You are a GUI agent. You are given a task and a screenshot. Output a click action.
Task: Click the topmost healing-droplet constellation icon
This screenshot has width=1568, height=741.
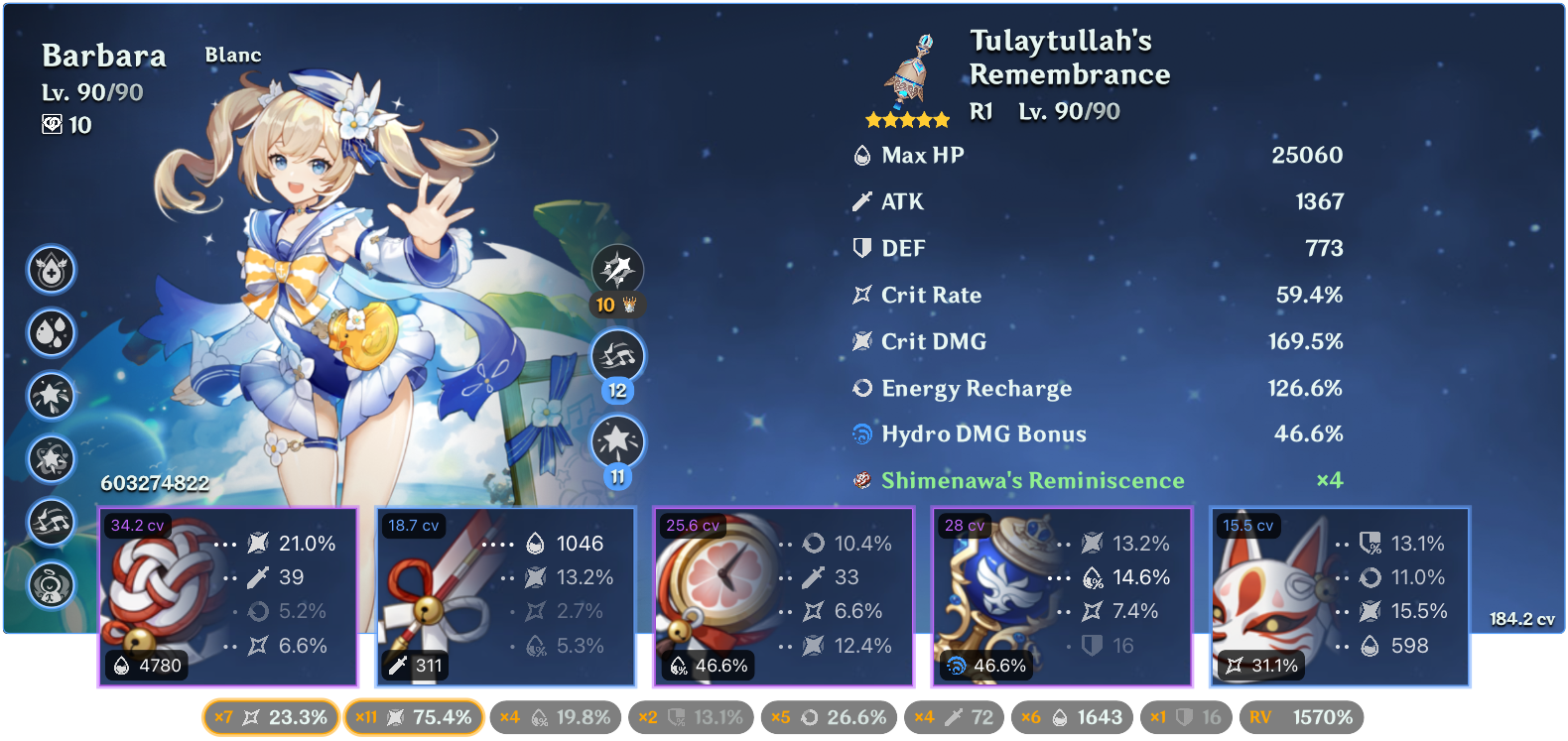tap(52, 269)
